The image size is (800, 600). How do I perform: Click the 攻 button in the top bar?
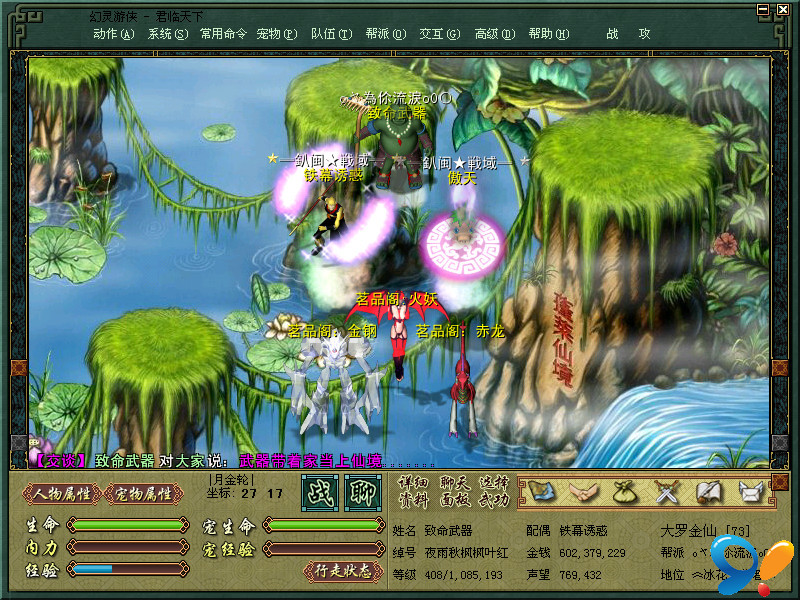(x=644, y=33)
